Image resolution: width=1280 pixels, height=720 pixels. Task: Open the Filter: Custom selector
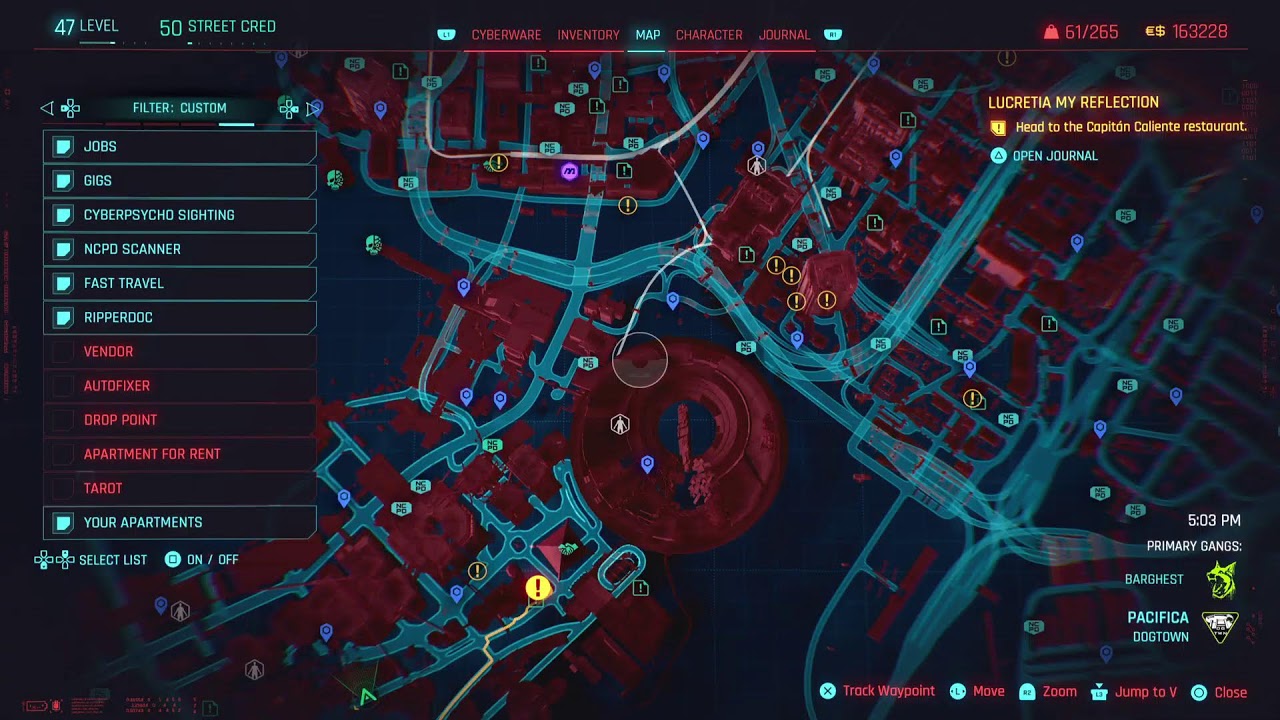point(180,107)
